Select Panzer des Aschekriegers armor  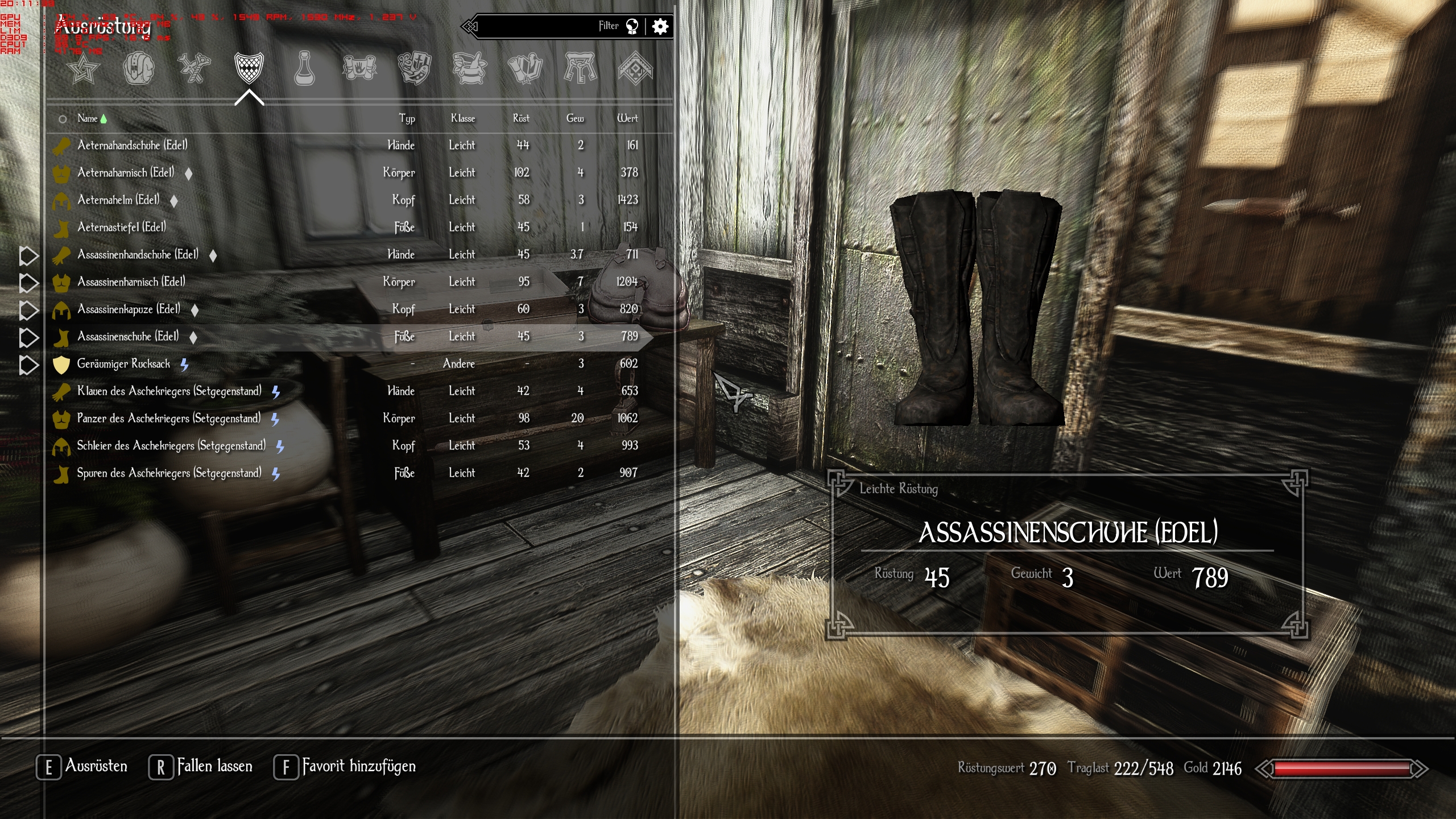[168, 419]
